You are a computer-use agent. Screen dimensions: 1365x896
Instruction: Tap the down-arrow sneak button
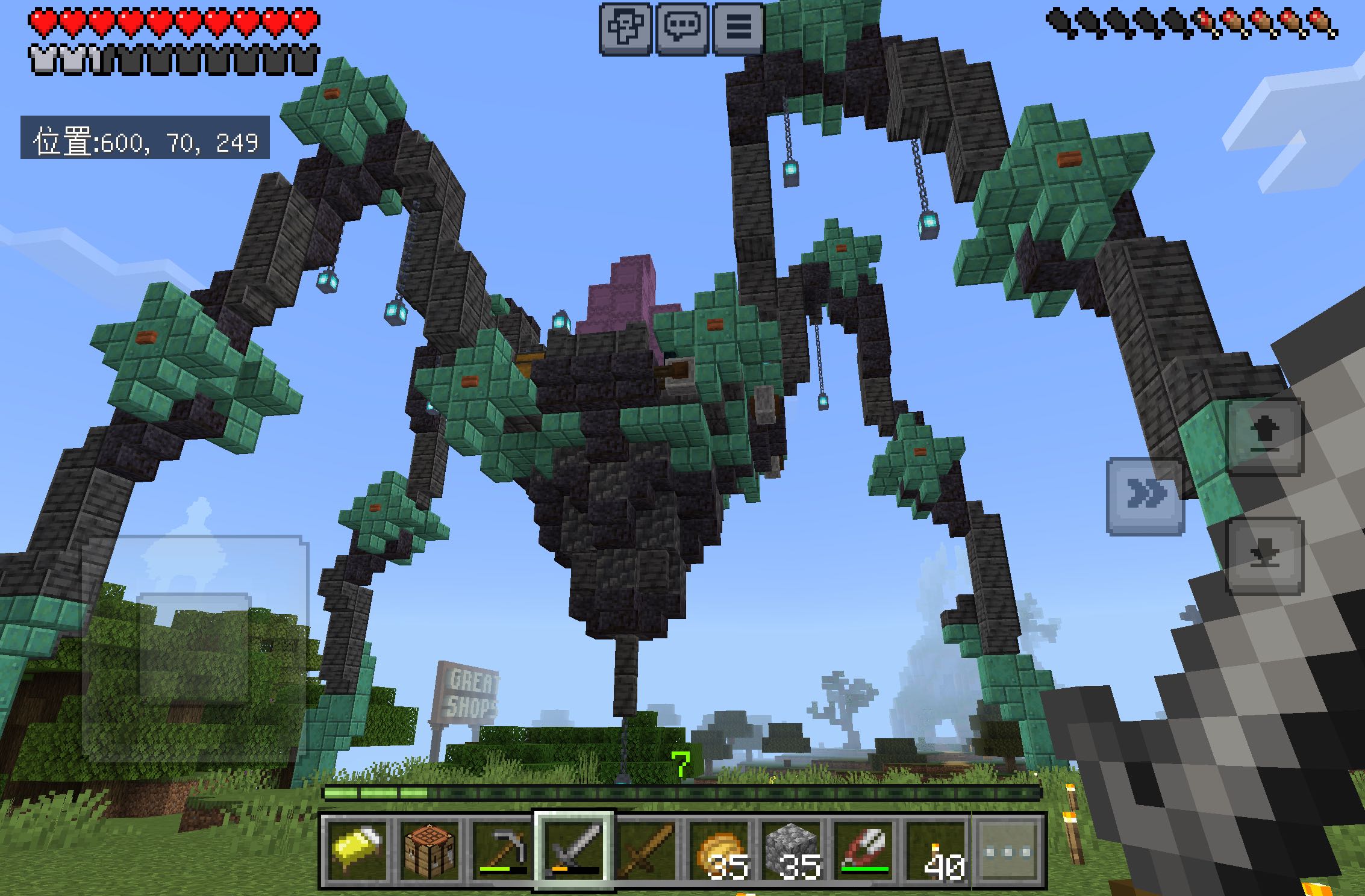[x=1265, y=556]
